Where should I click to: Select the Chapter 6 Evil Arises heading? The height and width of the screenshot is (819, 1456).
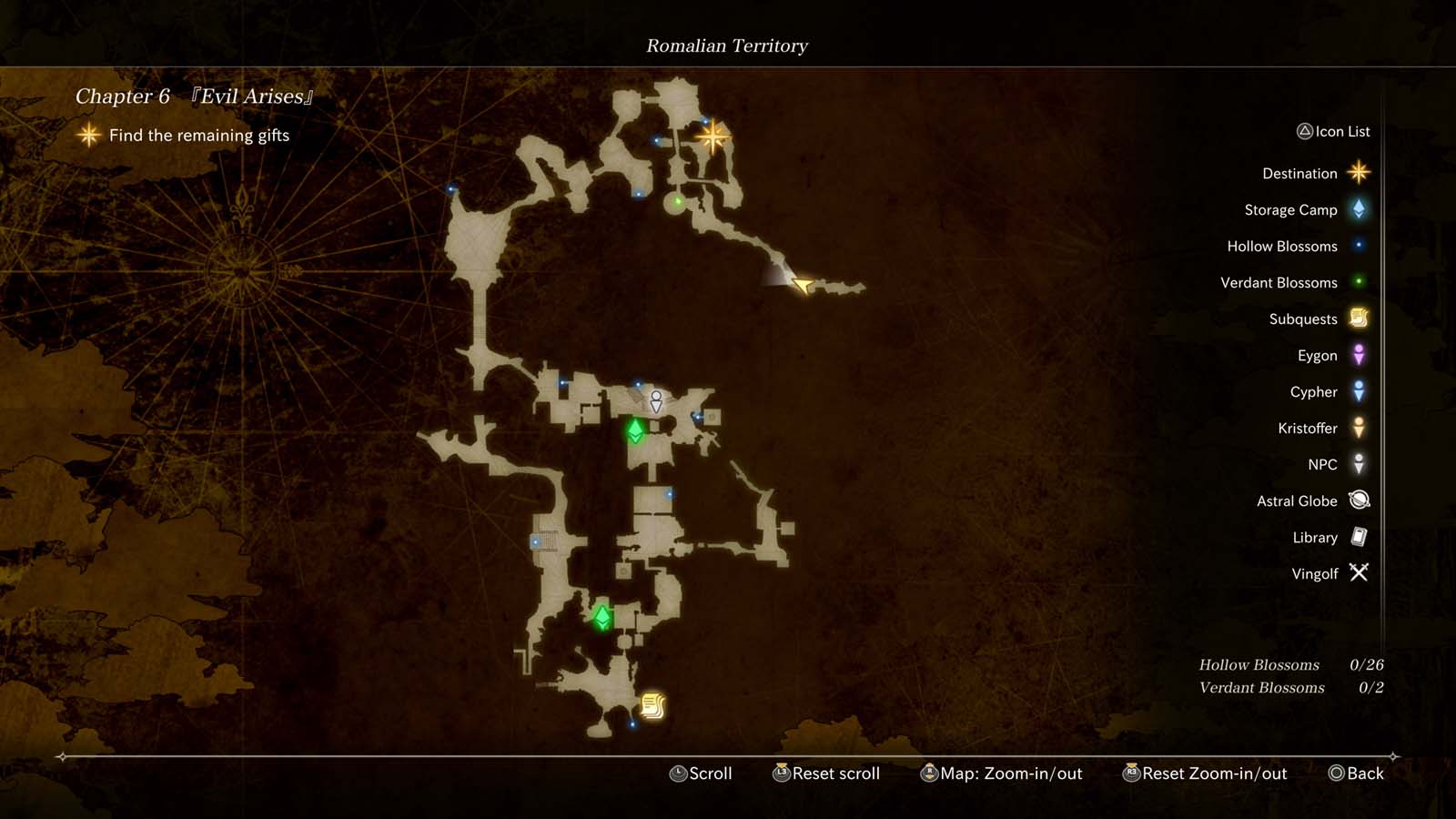(x=193, y=95)
